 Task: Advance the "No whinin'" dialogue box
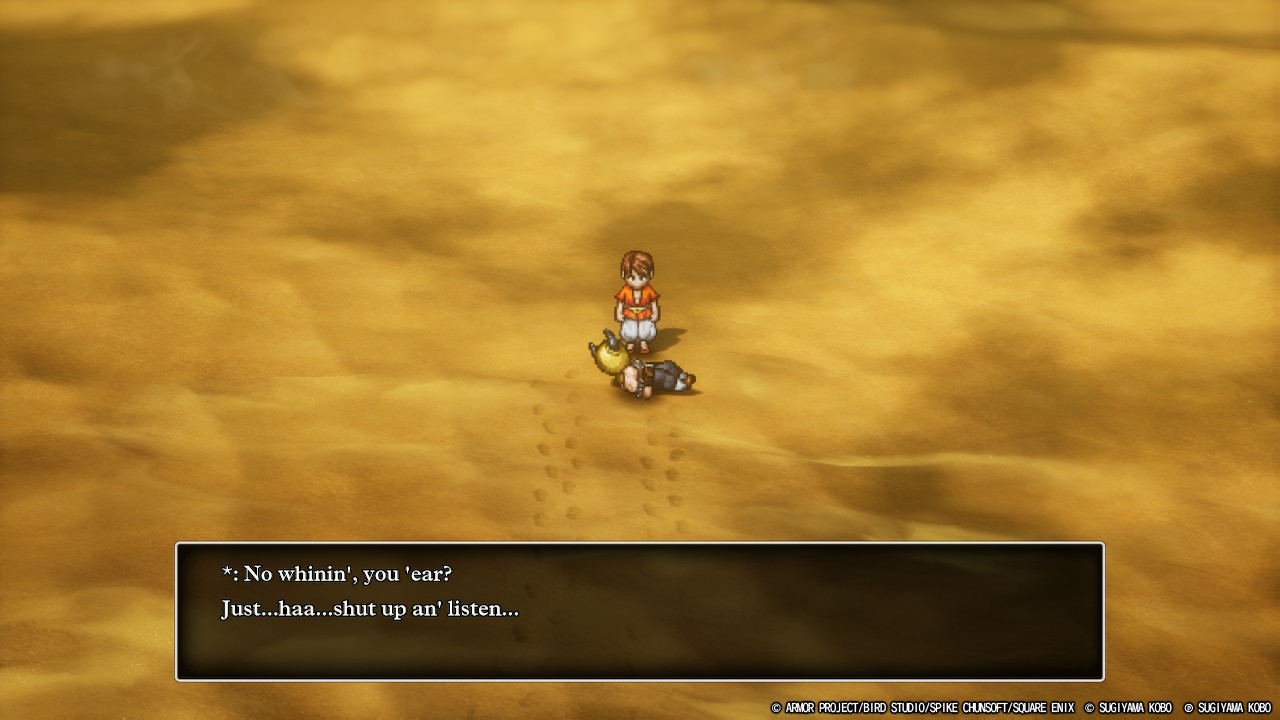pyautogui.click(x=640, y=611)
